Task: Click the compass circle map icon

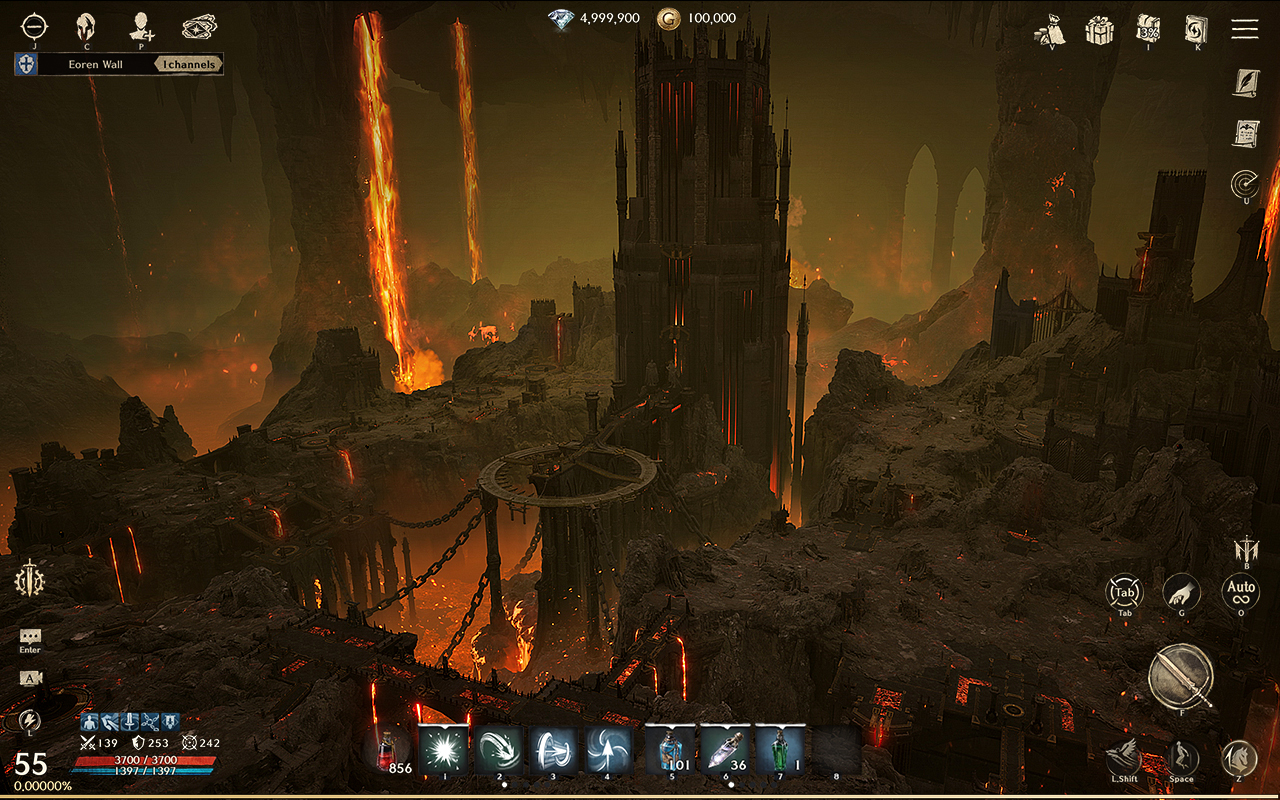Action: (34, 26)
